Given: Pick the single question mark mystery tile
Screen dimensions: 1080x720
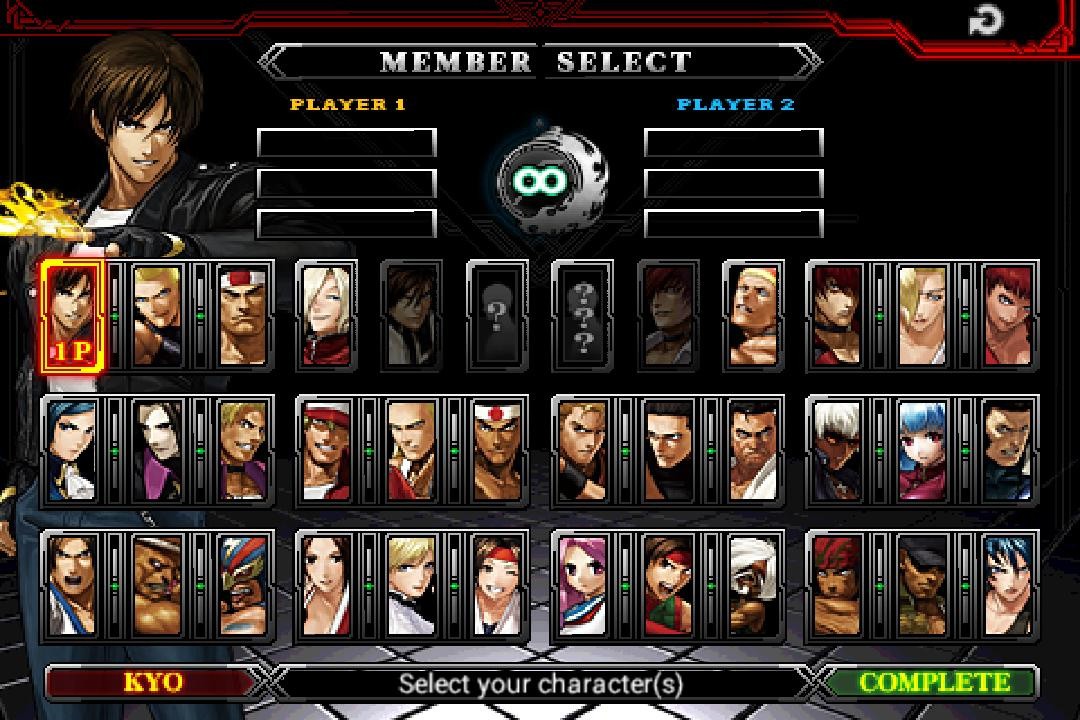Looking at the screenshot, I should 496,314.
